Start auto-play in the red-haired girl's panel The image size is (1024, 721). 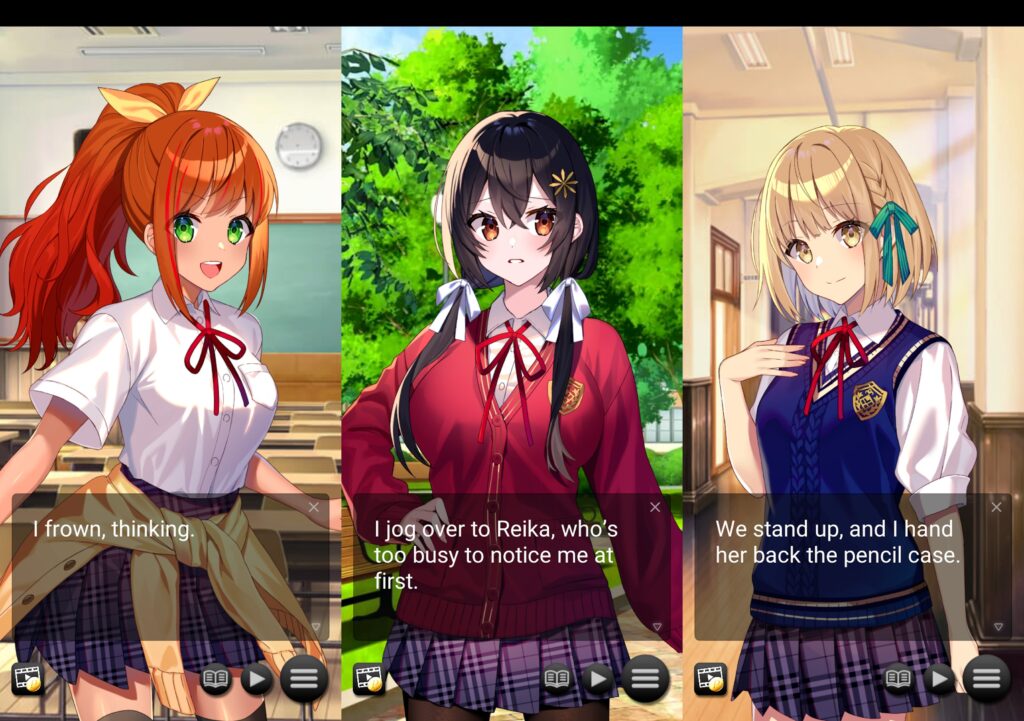257,680
